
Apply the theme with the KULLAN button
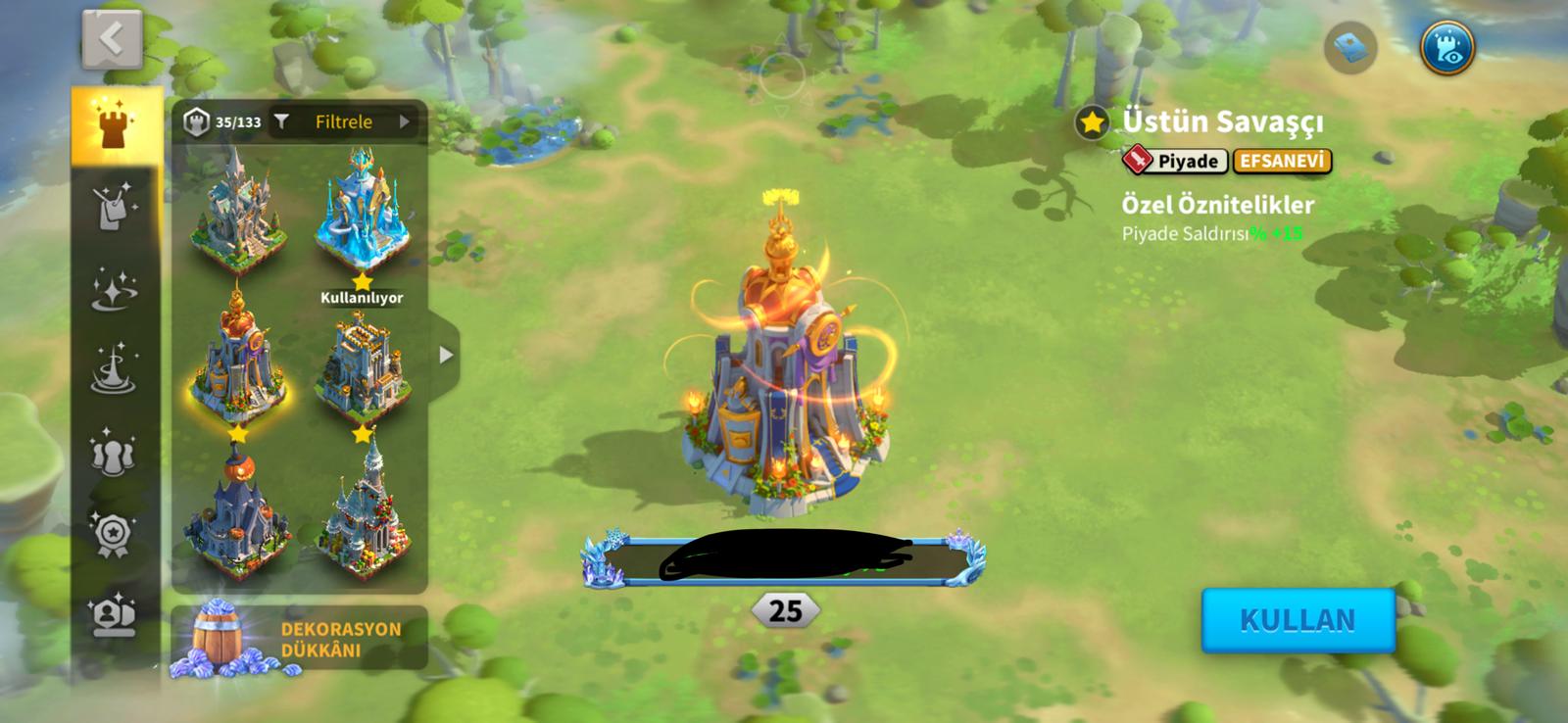pos(1298,620)
